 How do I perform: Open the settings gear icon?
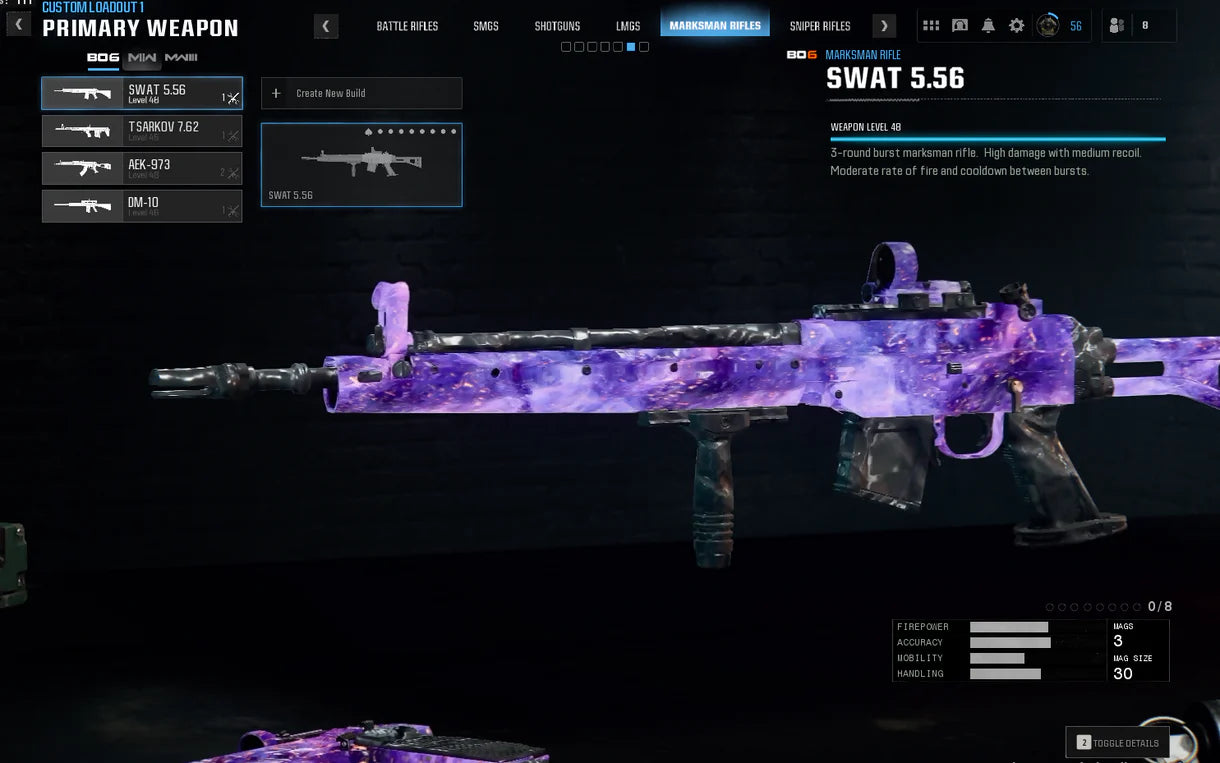tap(1016, 26)
